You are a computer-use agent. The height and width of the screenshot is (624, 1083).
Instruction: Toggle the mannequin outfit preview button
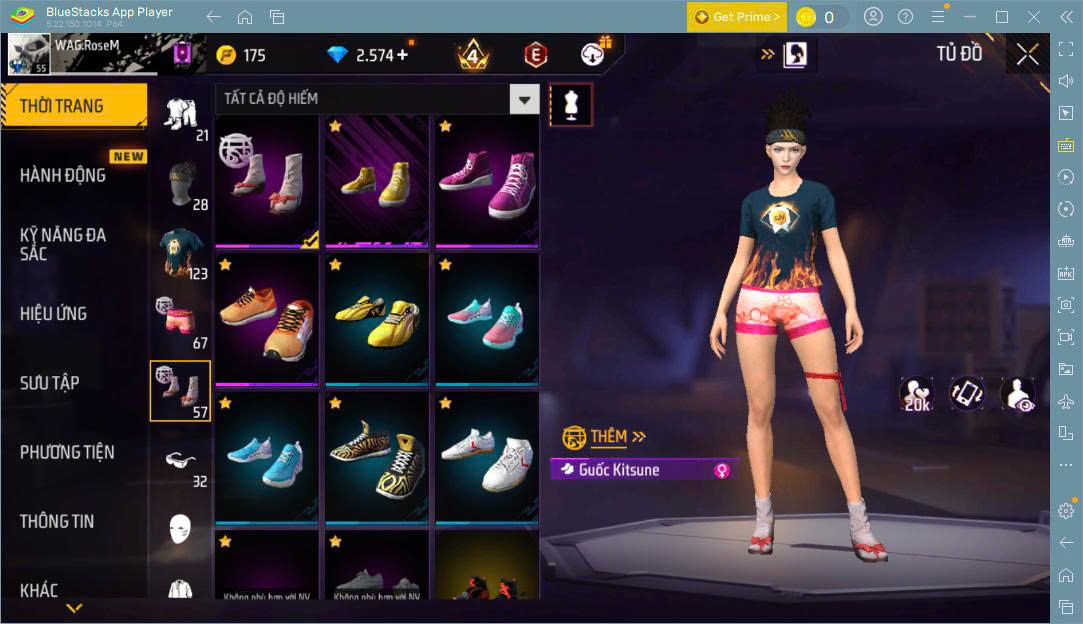click(x=571, y=103)
